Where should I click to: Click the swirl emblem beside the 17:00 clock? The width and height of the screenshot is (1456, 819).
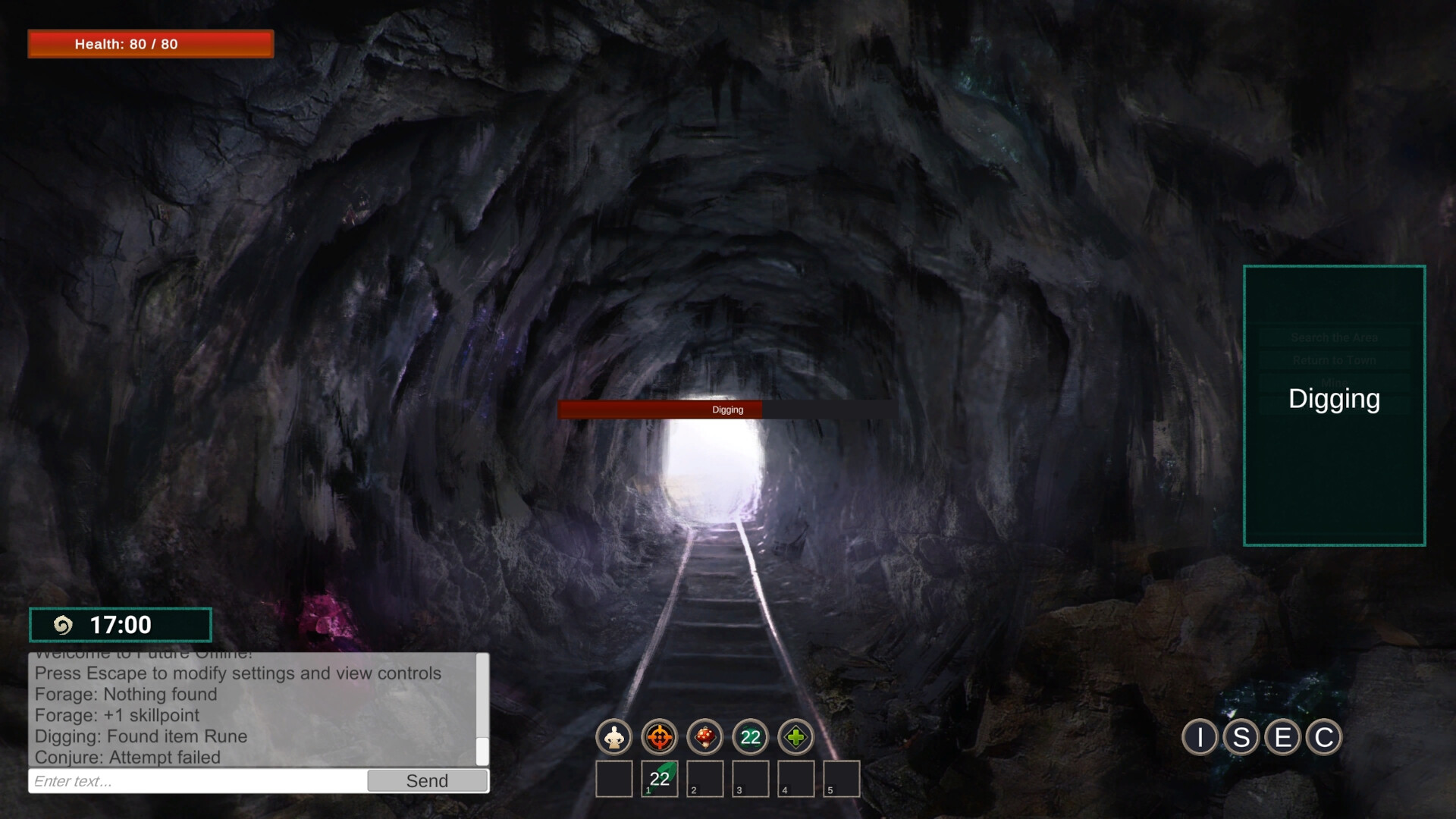coord(65,625)
